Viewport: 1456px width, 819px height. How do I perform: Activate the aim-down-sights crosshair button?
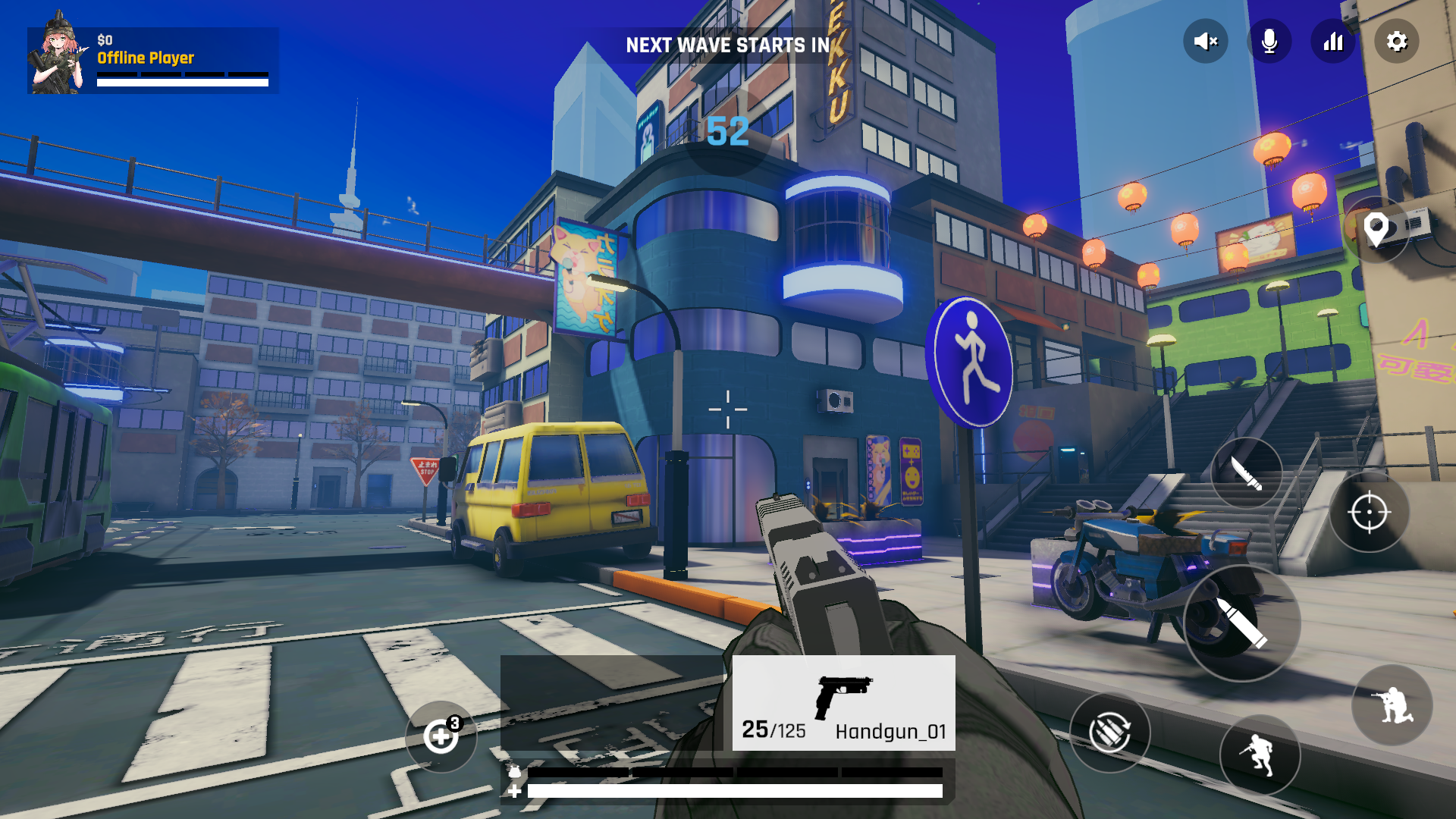[x=1369, y=513]
